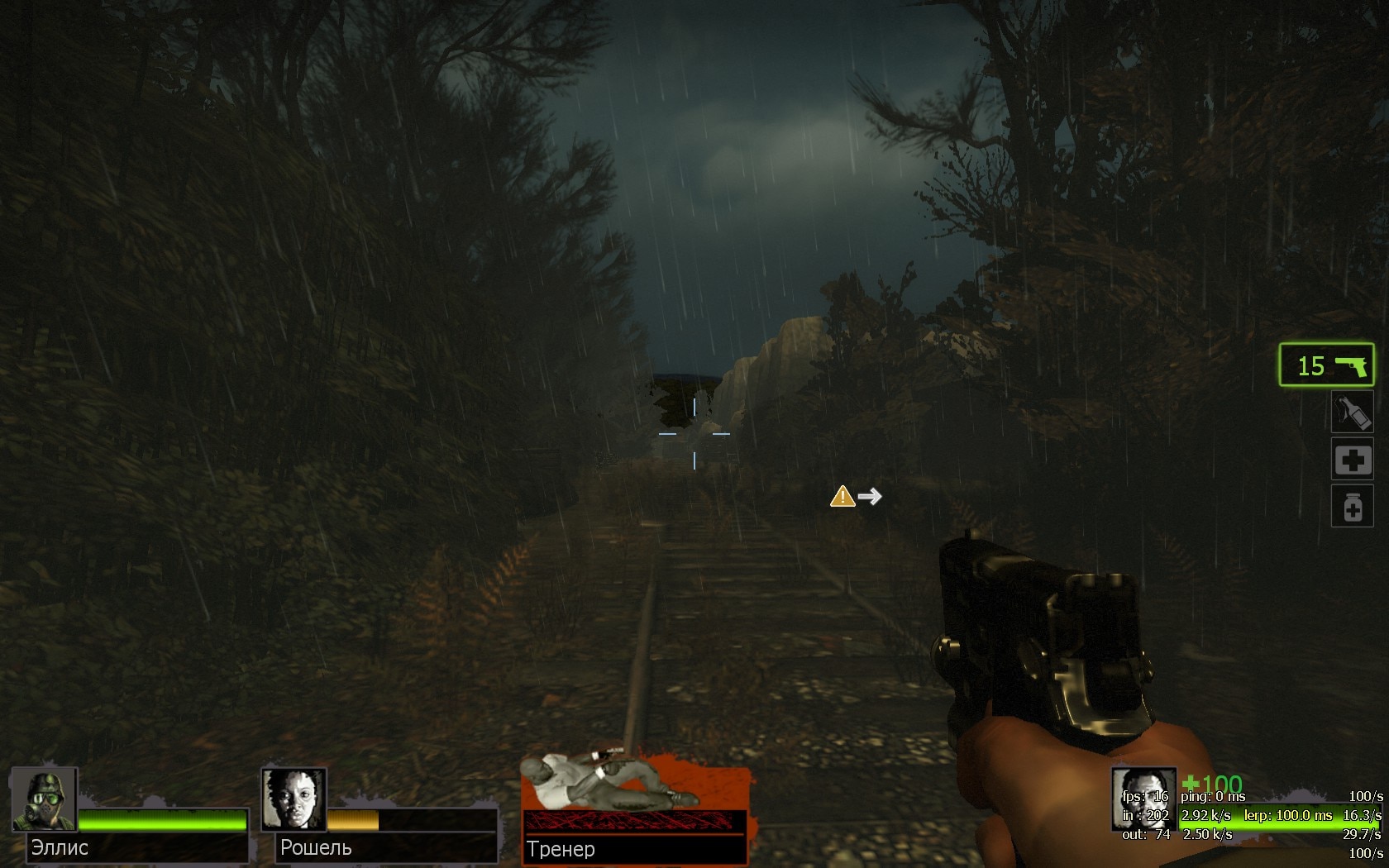
Task: Select the first aid kit slot
Action: point(1353,460)
